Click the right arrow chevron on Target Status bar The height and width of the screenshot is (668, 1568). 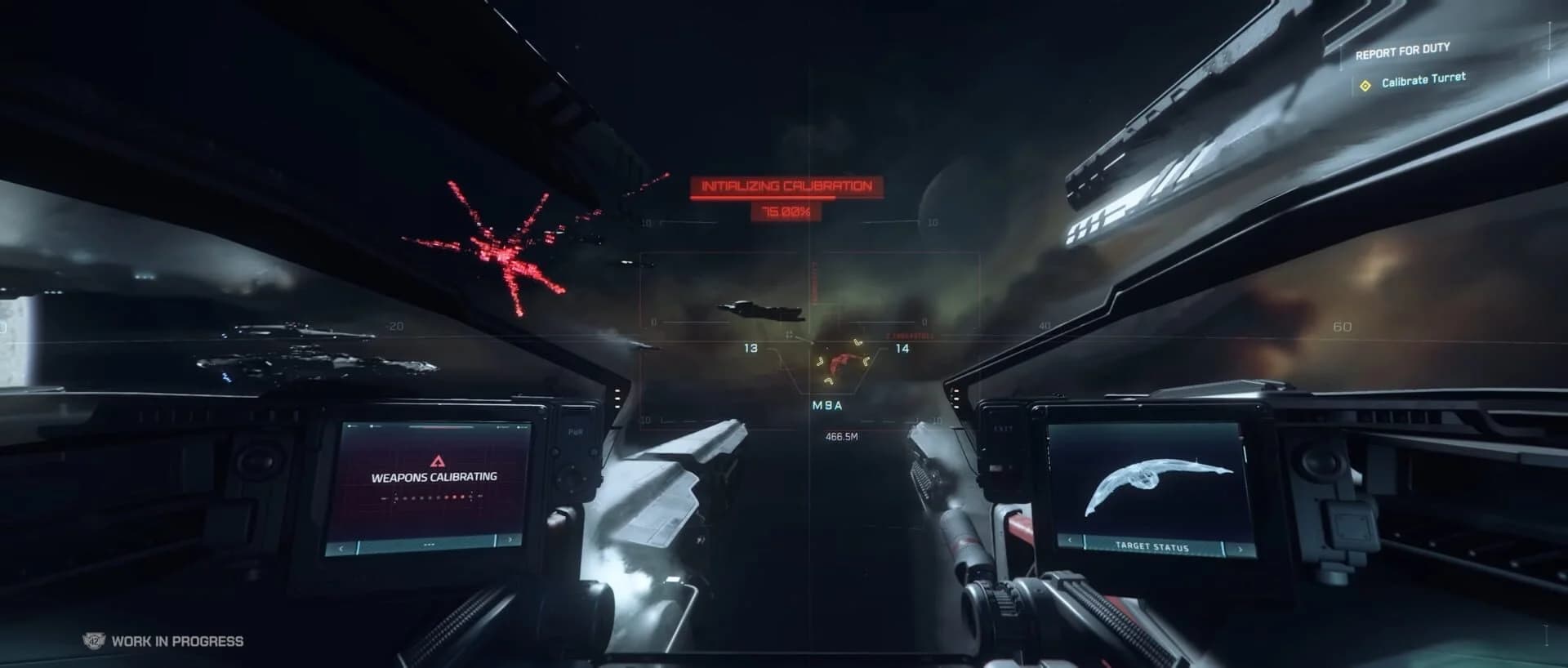pyautogui.click(x=1240, y=549)
